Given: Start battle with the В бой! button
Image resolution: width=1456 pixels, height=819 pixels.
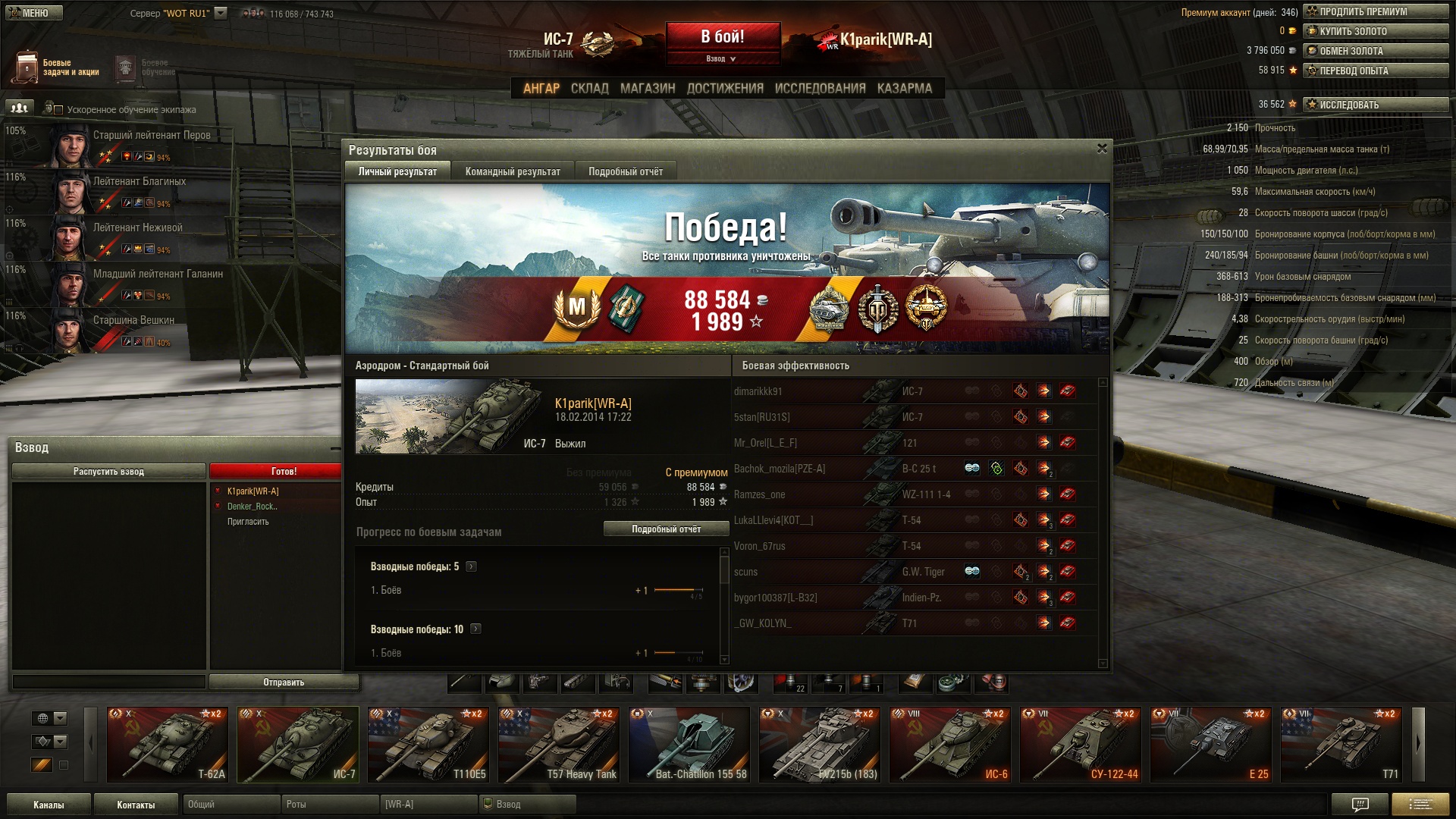Looking at the screenshot, I should [722, 37].
